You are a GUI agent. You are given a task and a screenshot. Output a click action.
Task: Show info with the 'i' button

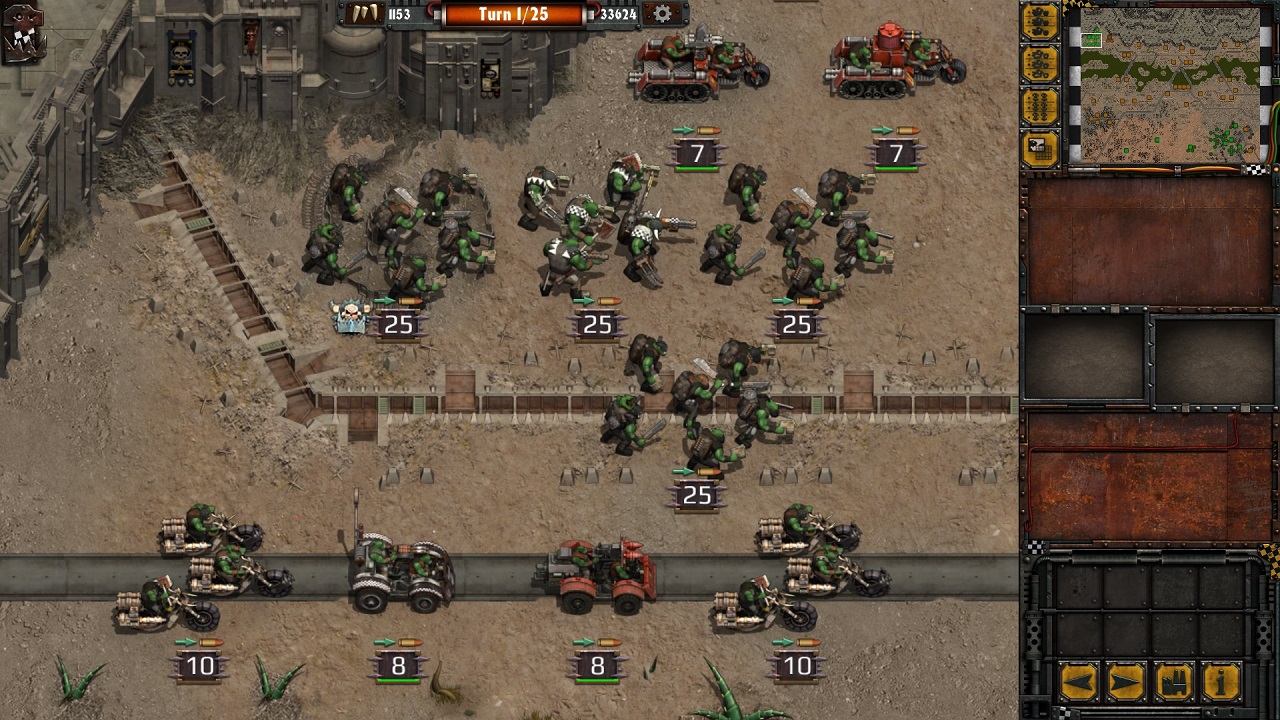tap(1221, 682)
